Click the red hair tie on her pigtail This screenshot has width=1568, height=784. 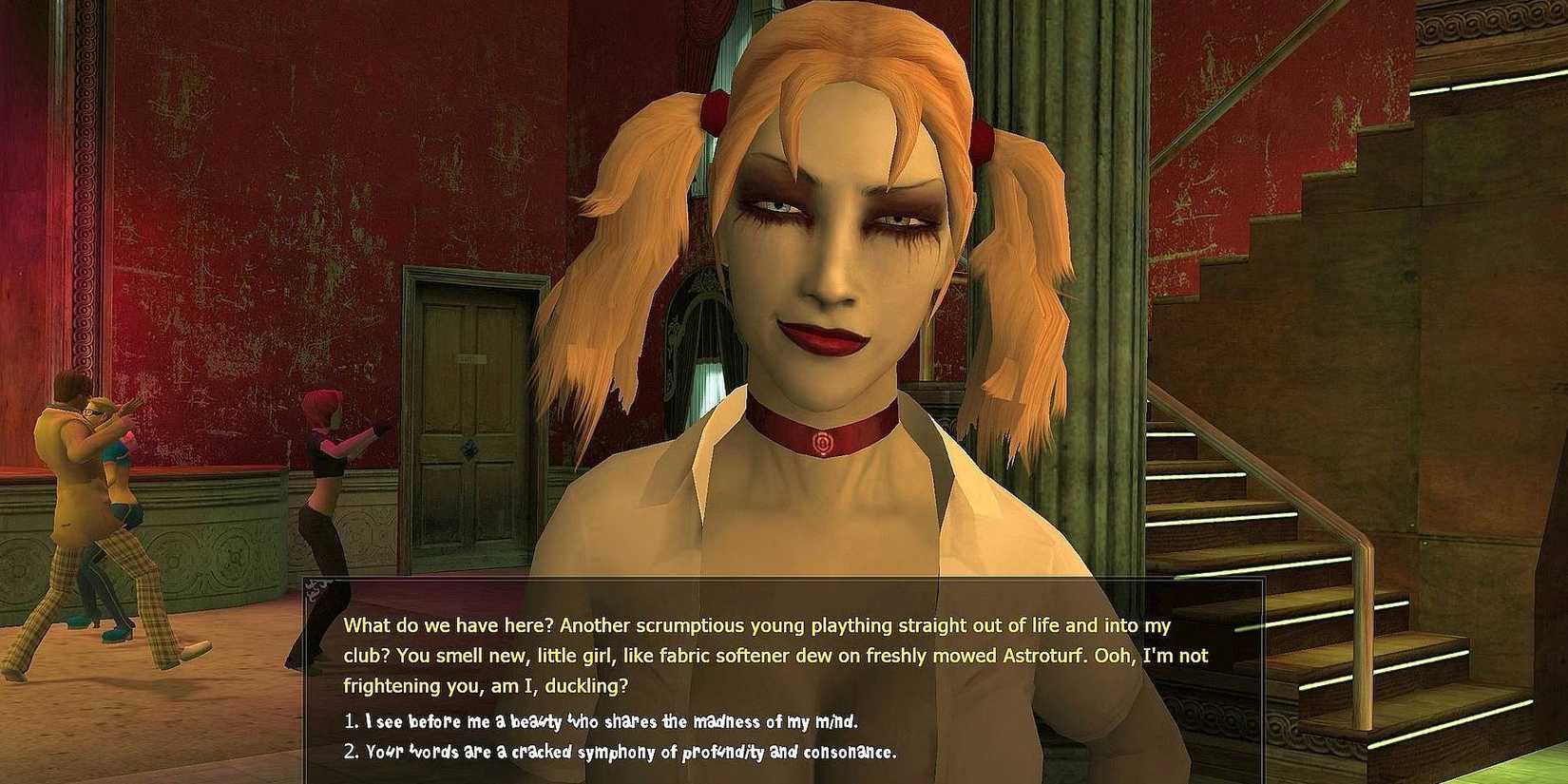click(x=713, y=109)
